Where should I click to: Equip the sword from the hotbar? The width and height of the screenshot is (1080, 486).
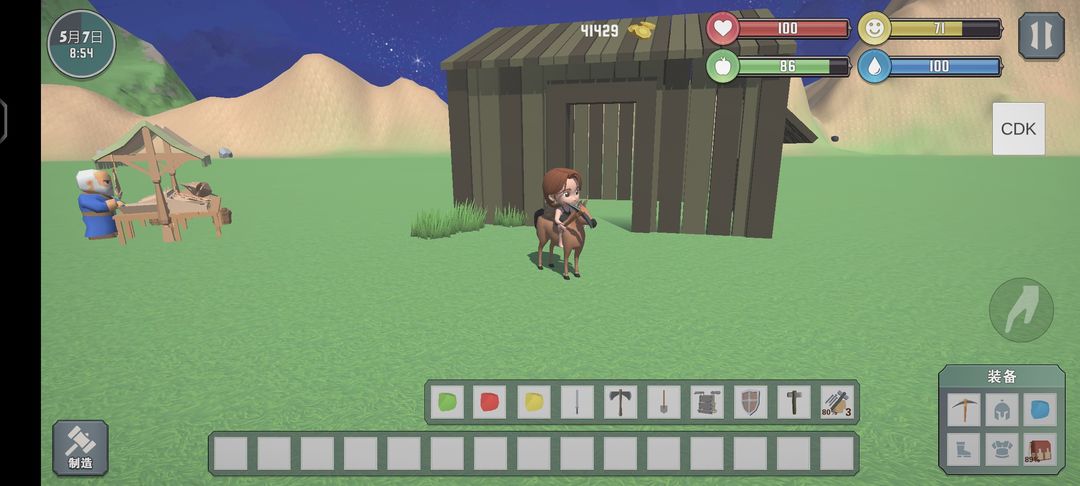(577, 402)
